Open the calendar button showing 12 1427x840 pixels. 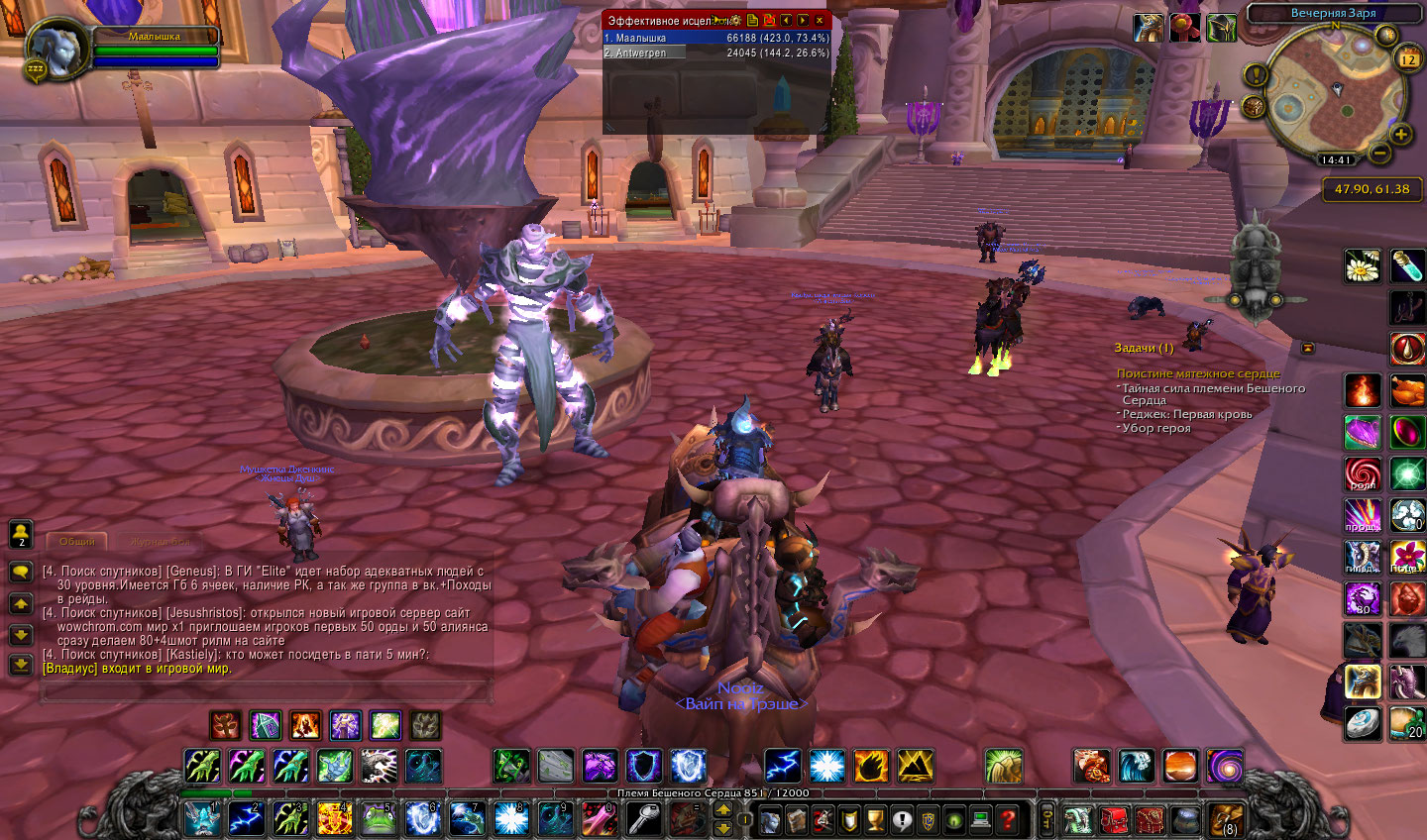pos(1408,59)
